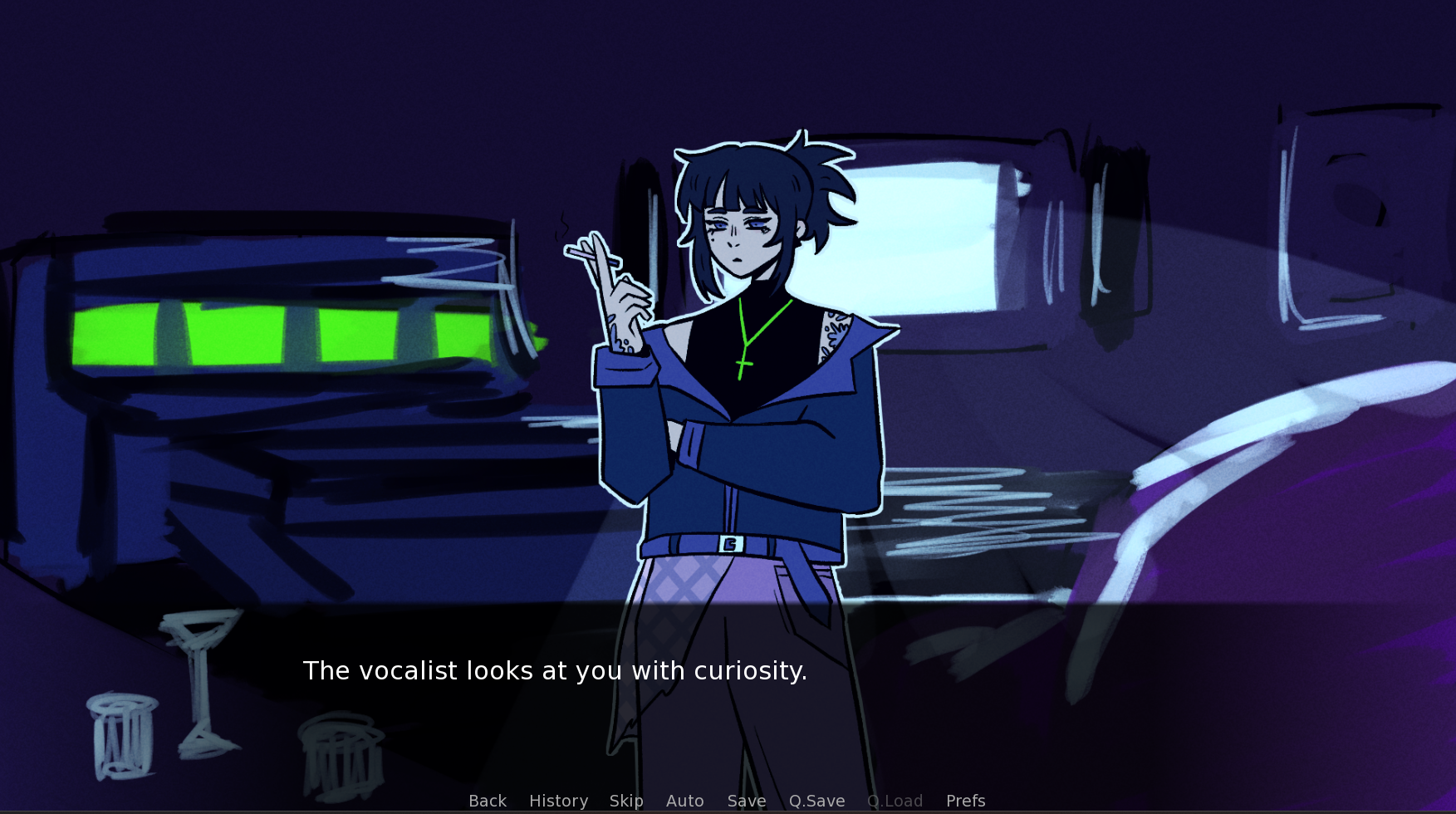Enable "Skip" mode to fast-forward text
Viewport: 1456px width, 814px height.
tap(627, 801)
